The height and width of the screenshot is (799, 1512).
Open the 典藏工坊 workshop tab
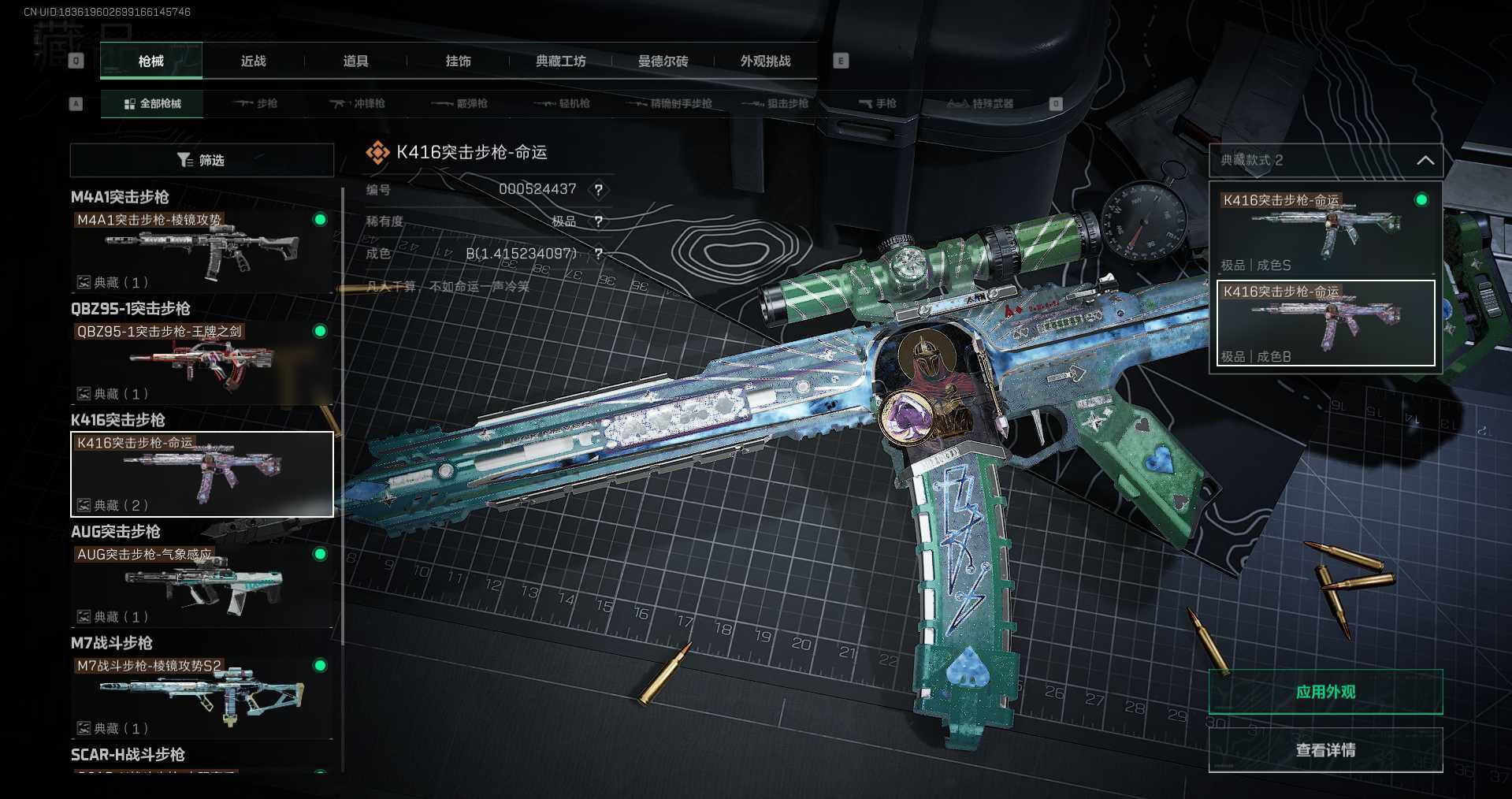(560, 61)
